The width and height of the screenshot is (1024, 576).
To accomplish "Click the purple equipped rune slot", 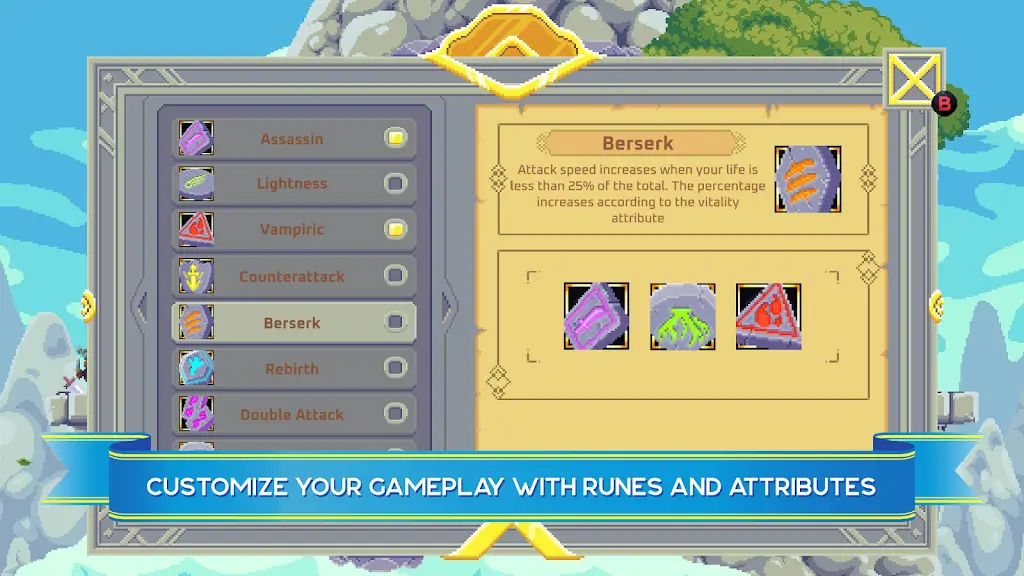I will pyautogui.click(x=596, y=316).
